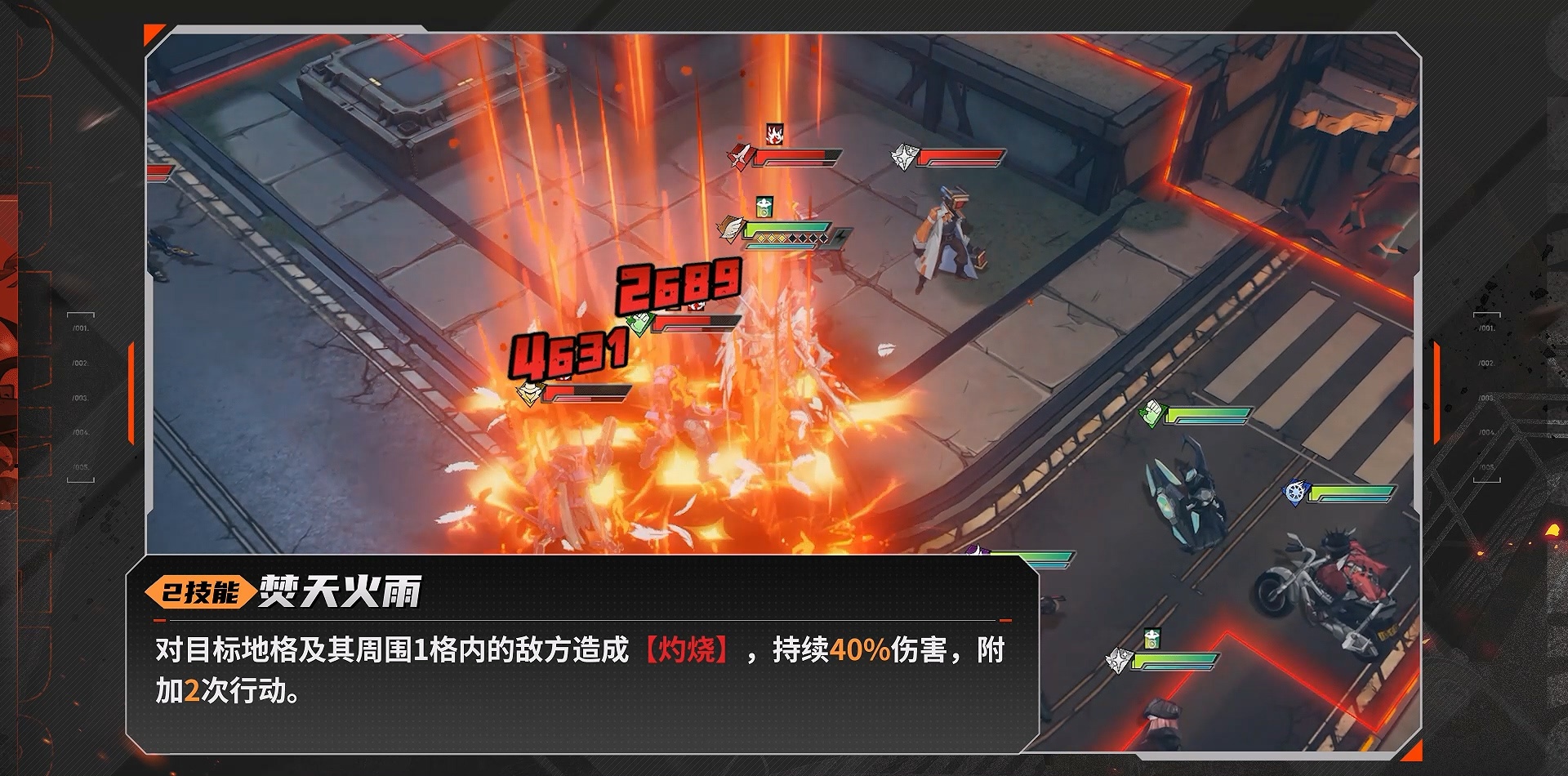The width and height of the screenshot is (1568, 776).
Task: Expand the purple emblem at the panel's left edge
Action: pos(978,549)
